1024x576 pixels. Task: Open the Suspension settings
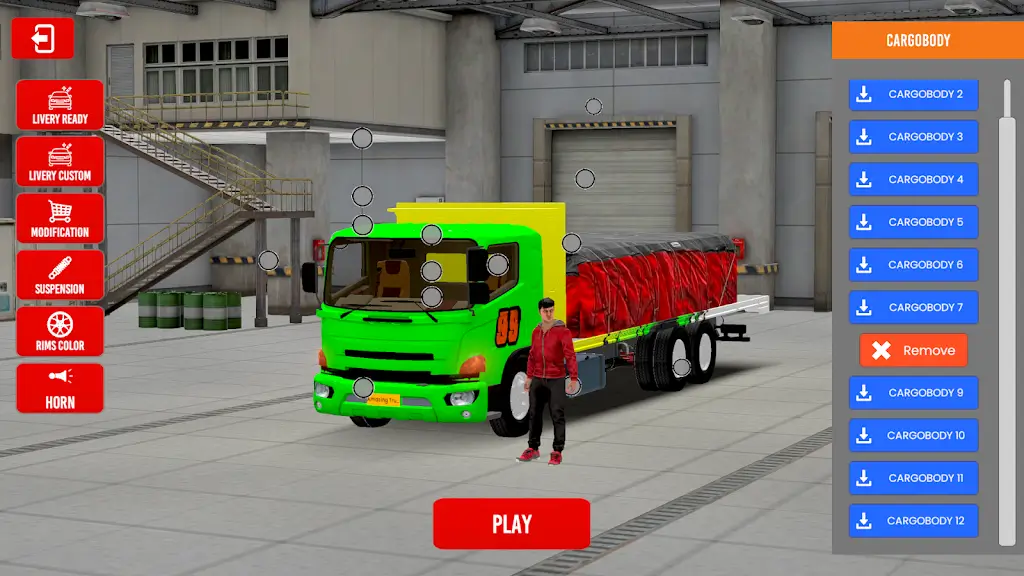click(x=60, y=275)
